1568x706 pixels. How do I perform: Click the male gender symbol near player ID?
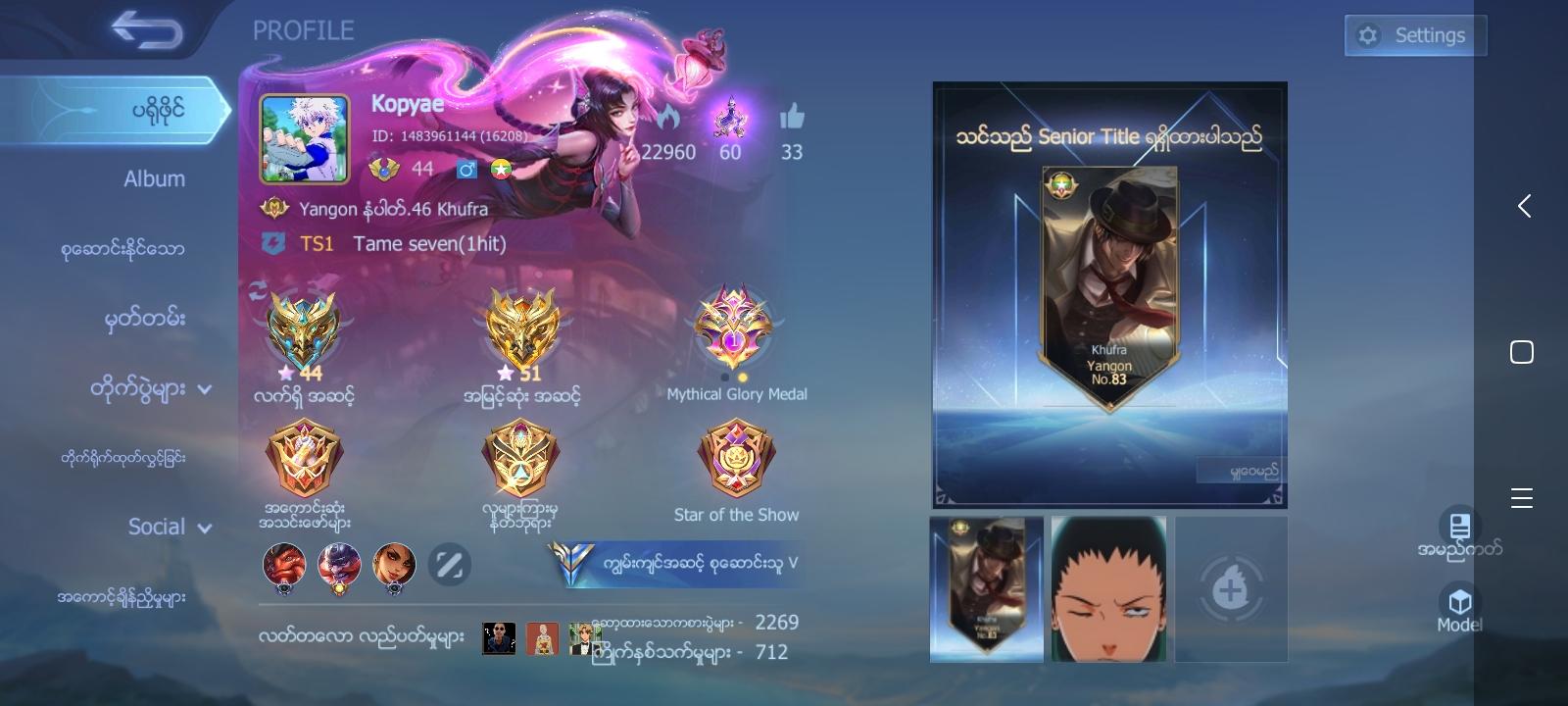point(466,169)
